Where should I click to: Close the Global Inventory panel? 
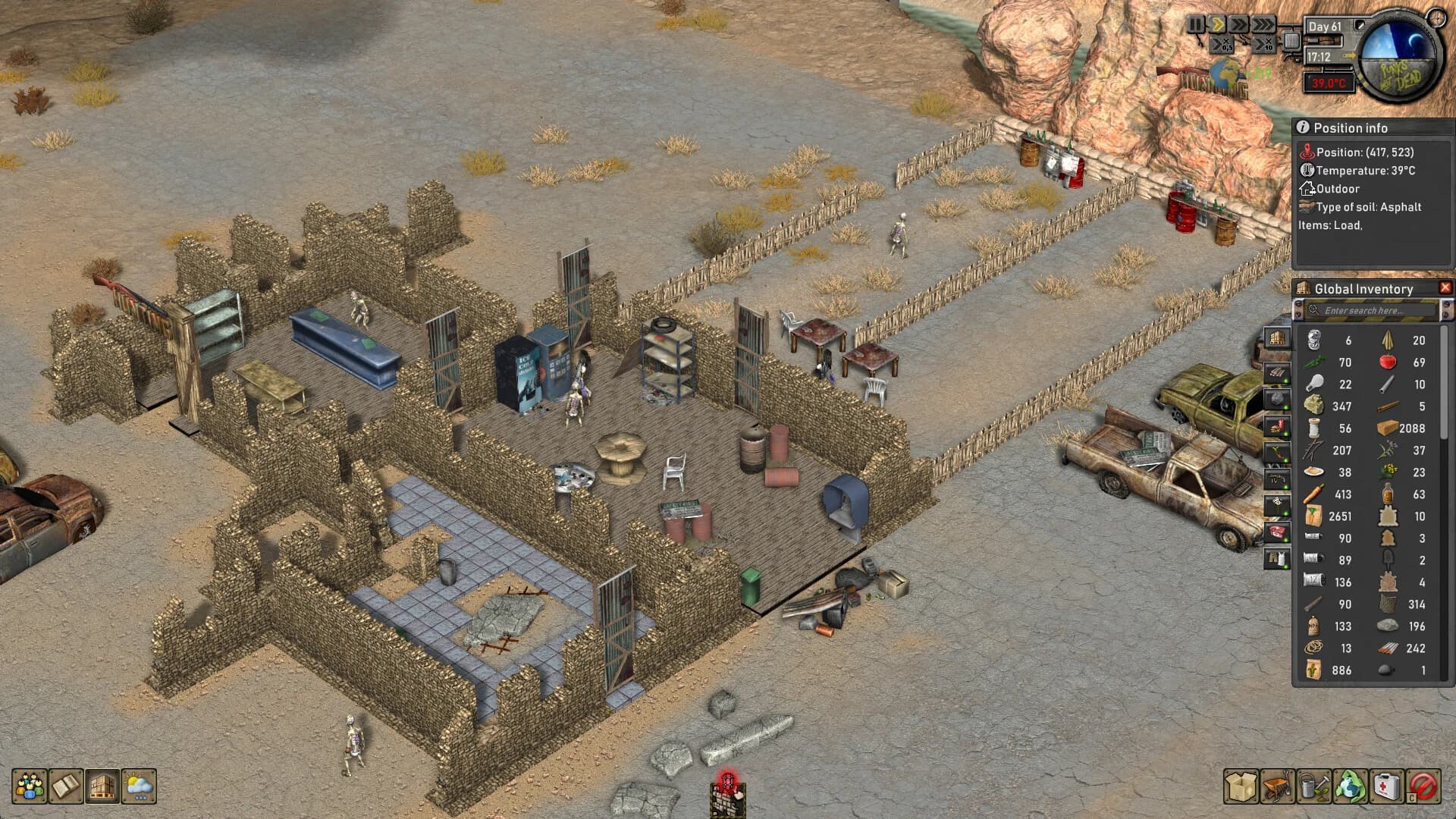[x=1445, y=287]
